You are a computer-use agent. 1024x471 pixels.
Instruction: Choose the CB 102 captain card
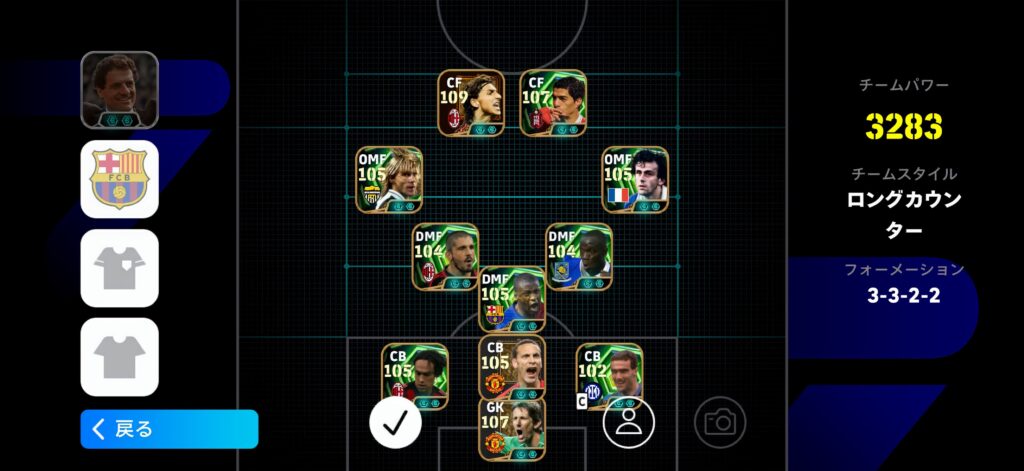[x=609, y=376]
